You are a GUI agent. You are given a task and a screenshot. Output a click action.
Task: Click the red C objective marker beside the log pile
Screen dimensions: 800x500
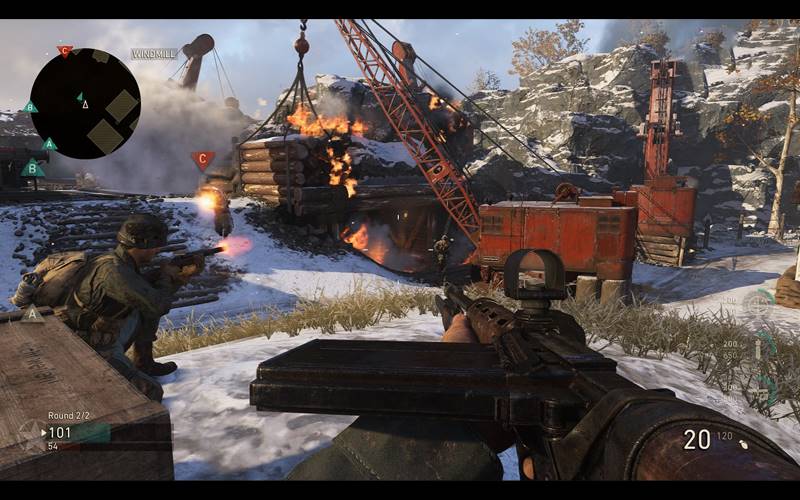(x=203, y=159)
